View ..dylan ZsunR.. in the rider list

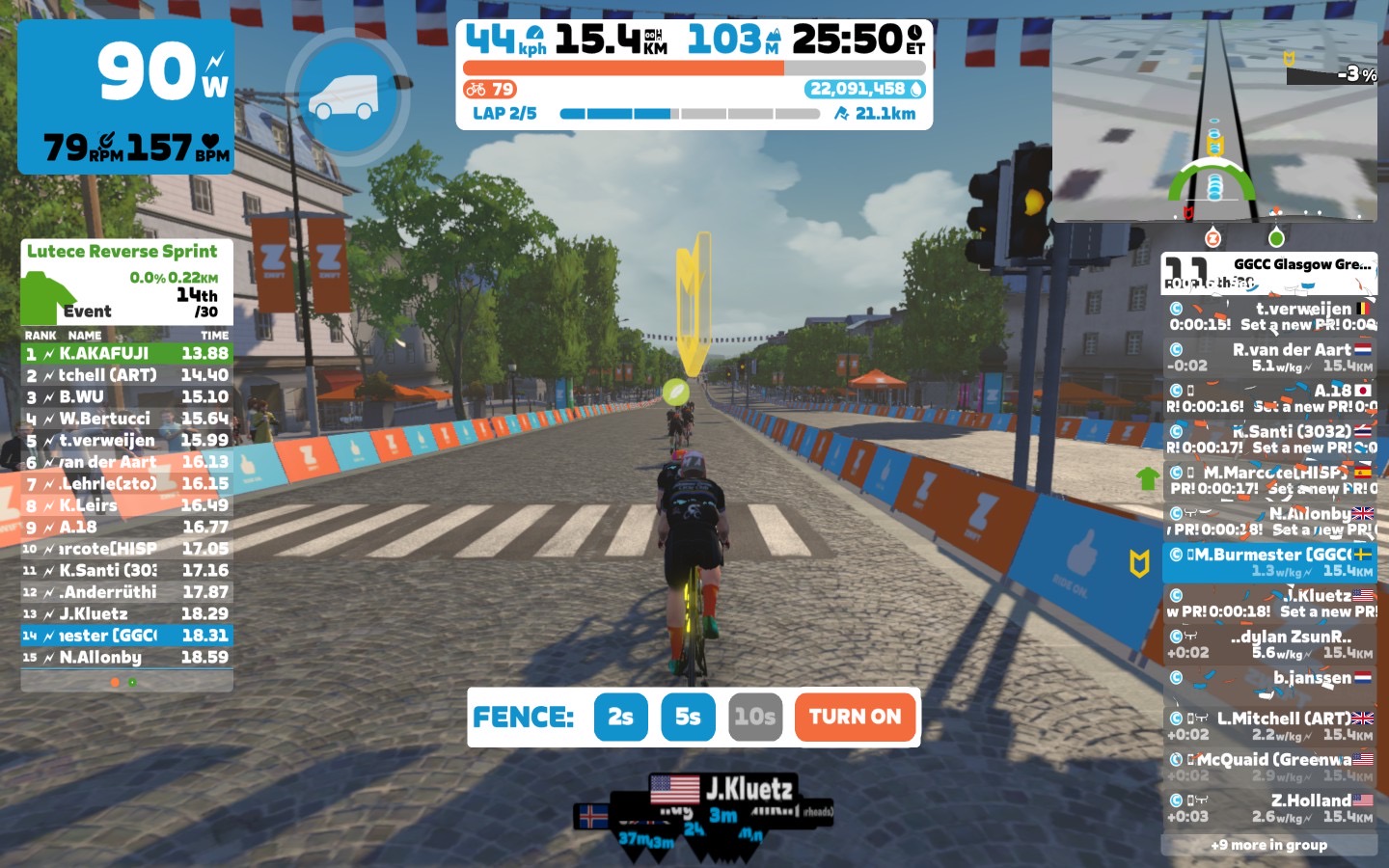[x=1268, y=643]
